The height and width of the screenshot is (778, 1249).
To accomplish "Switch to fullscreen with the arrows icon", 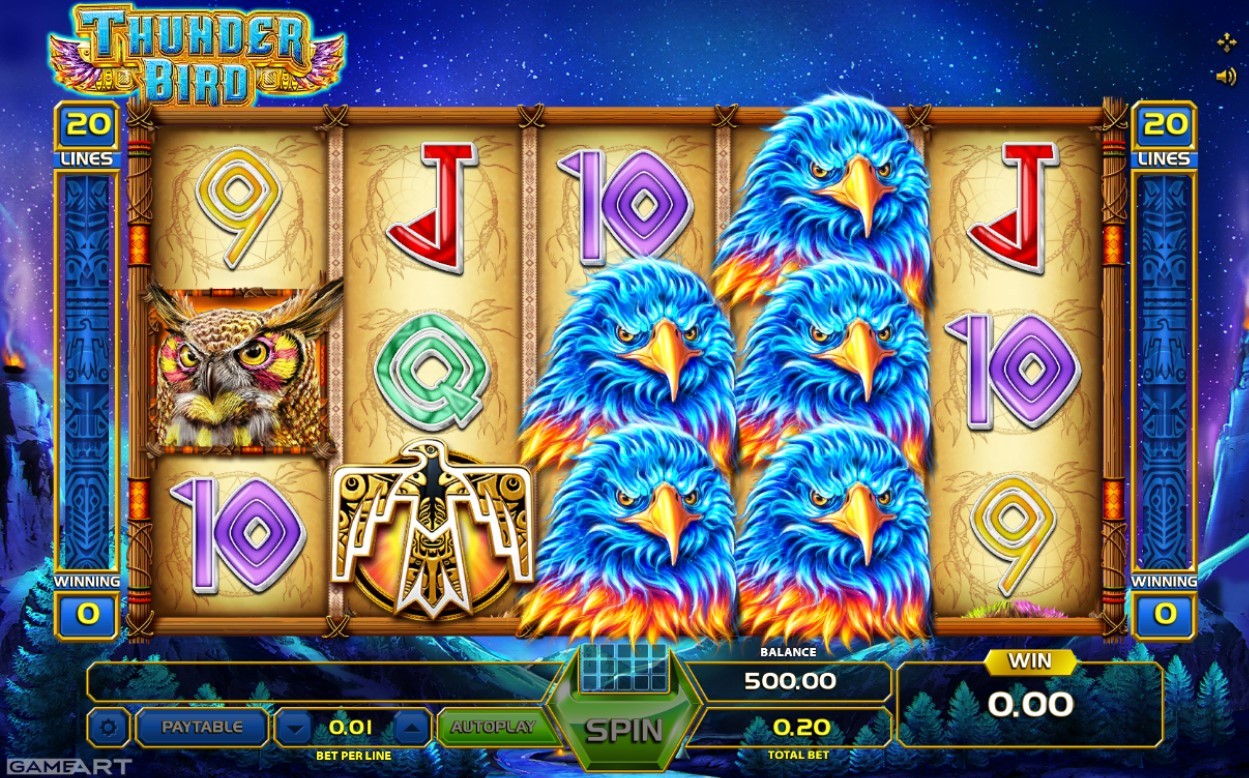I will (x=1225, y=42).
